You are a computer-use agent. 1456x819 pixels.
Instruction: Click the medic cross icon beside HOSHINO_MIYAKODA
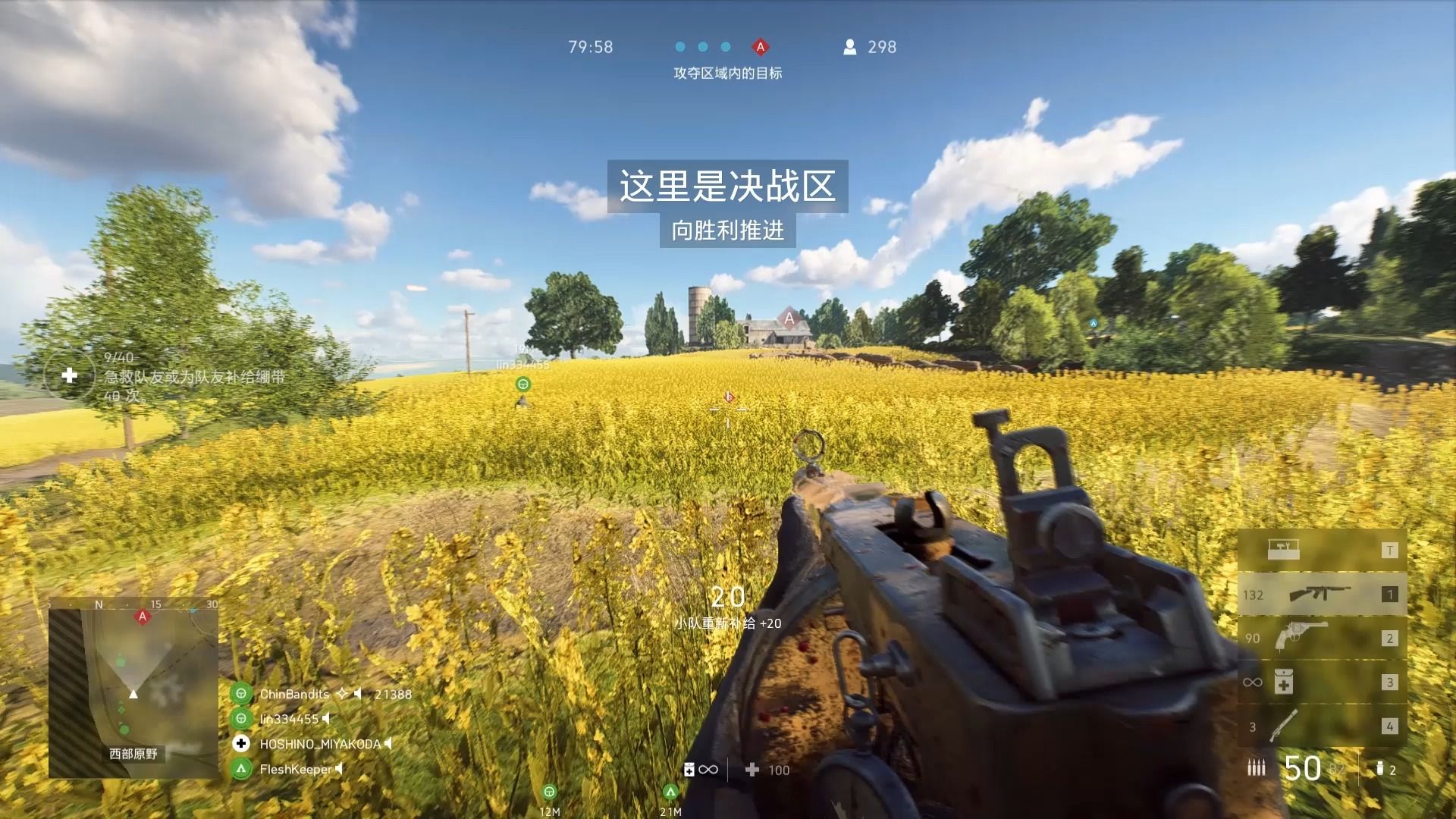click(242, 745)
